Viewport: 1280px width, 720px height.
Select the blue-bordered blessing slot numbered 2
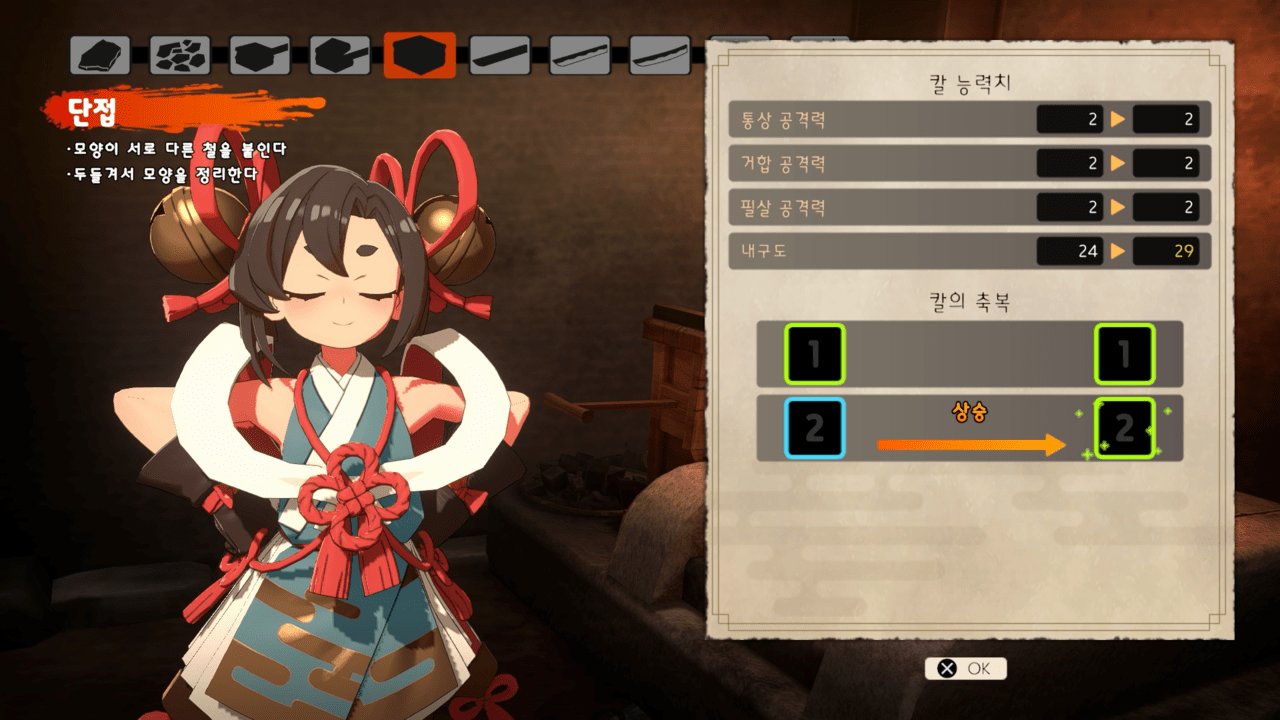pos(815,429)
